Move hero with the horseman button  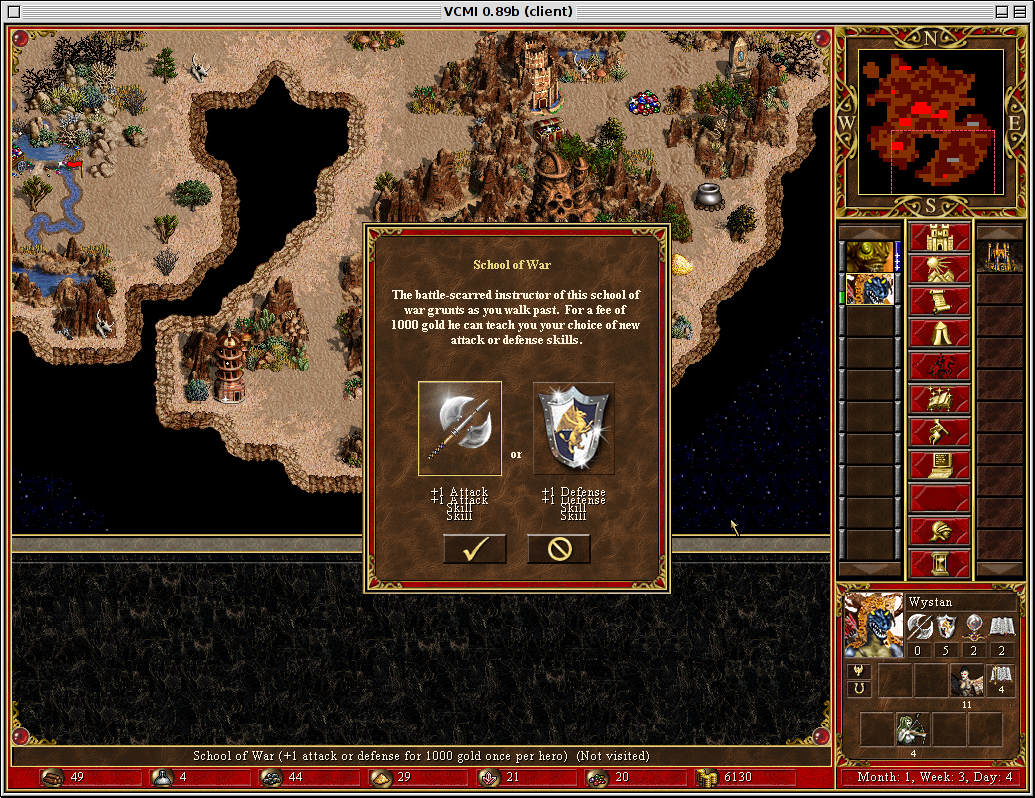coord(939,366)
